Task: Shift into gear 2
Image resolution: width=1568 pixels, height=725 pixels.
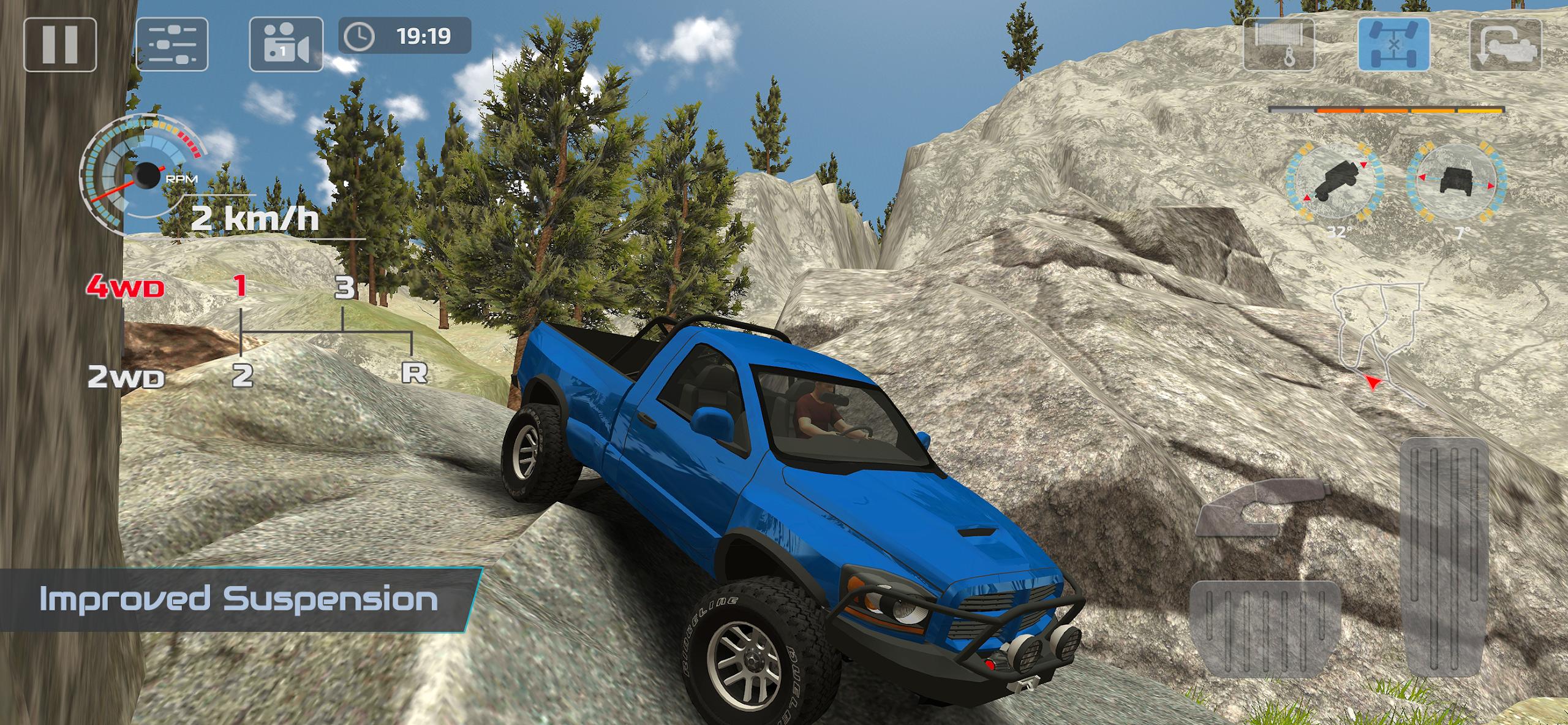Action: (x=243, y=375)
